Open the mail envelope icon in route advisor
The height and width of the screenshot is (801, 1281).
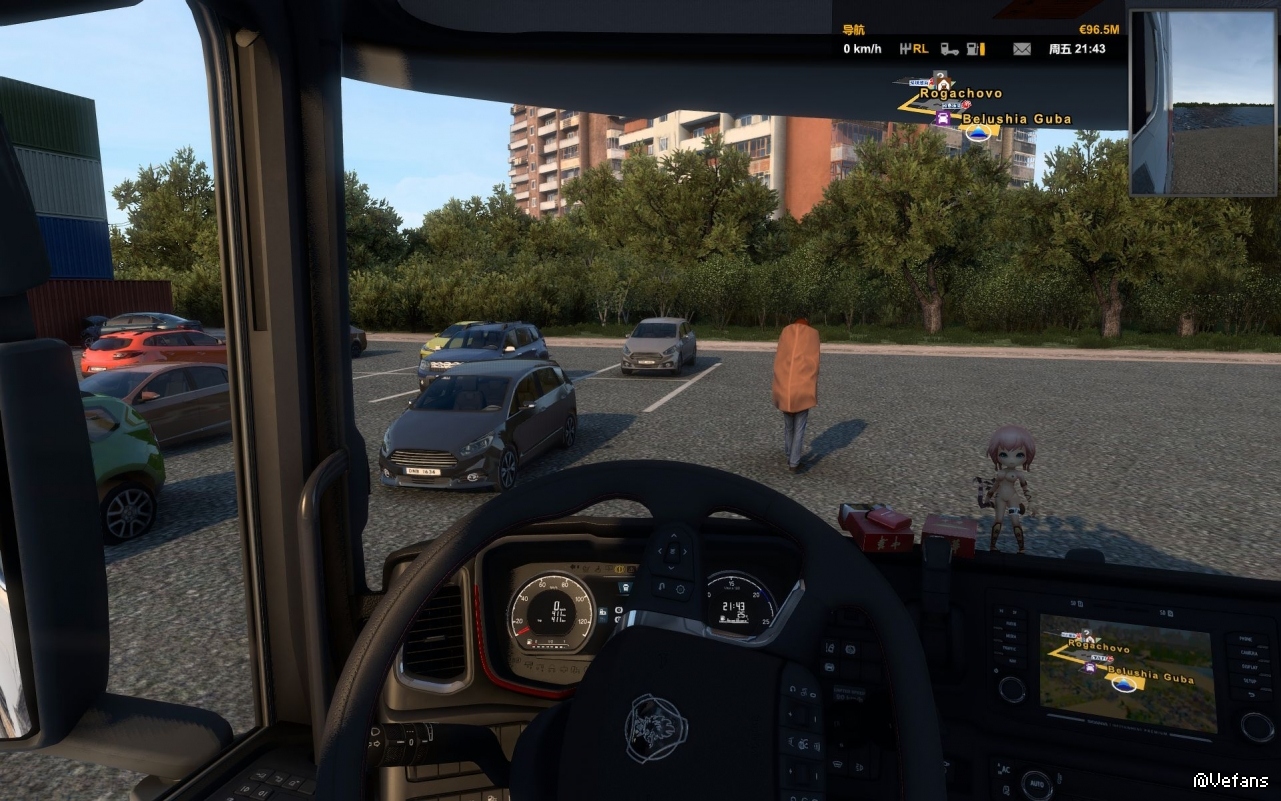click(x=1021, y=48)
